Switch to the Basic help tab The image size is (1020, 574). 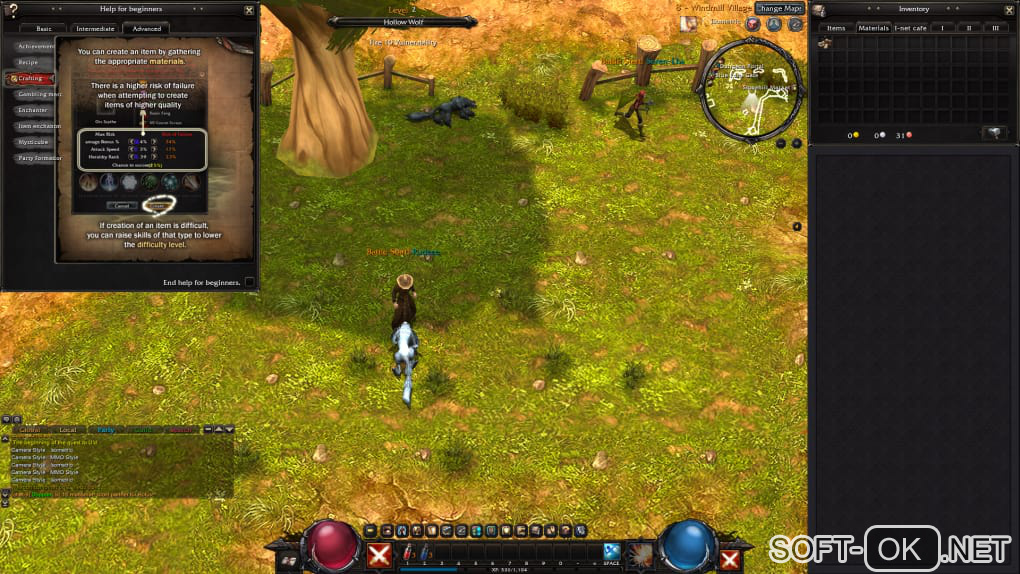click(50, 29)
